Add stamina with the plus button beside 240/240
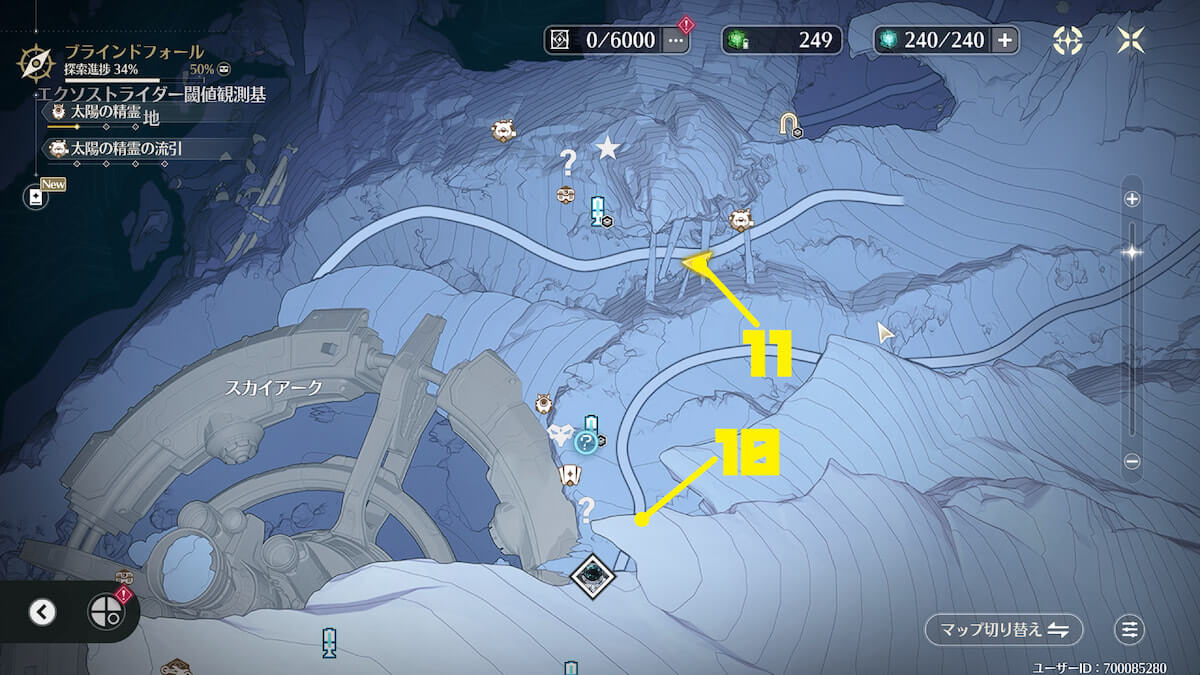Screen dimensions: 1200x675 [x=1005, y=40]
